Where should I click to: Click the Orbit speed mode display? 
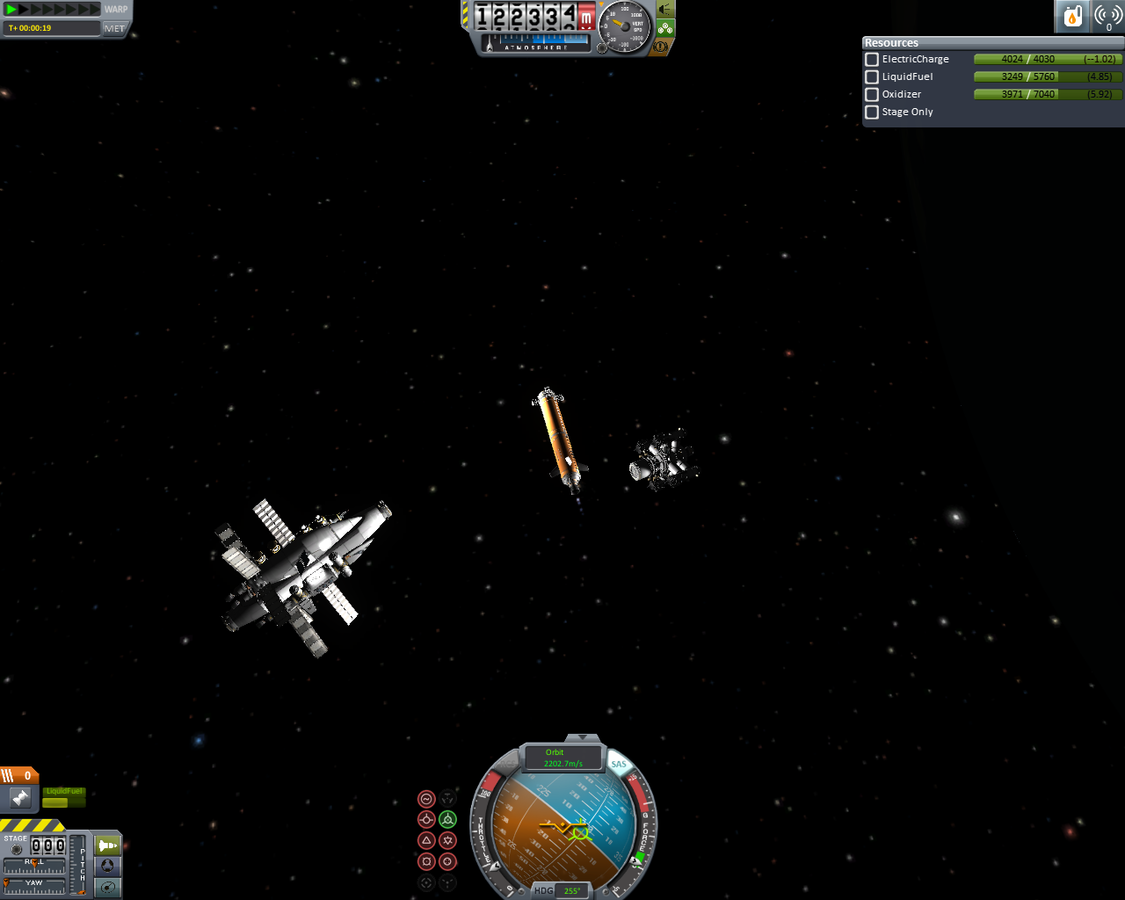click(563, 758)
